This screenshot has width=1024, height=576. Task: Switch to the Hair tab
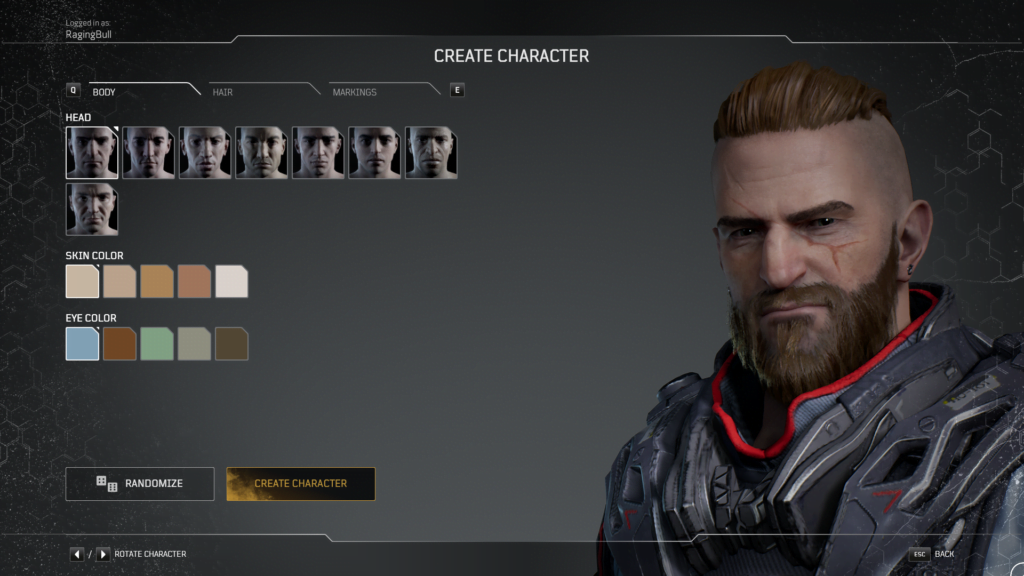(223, 92)
